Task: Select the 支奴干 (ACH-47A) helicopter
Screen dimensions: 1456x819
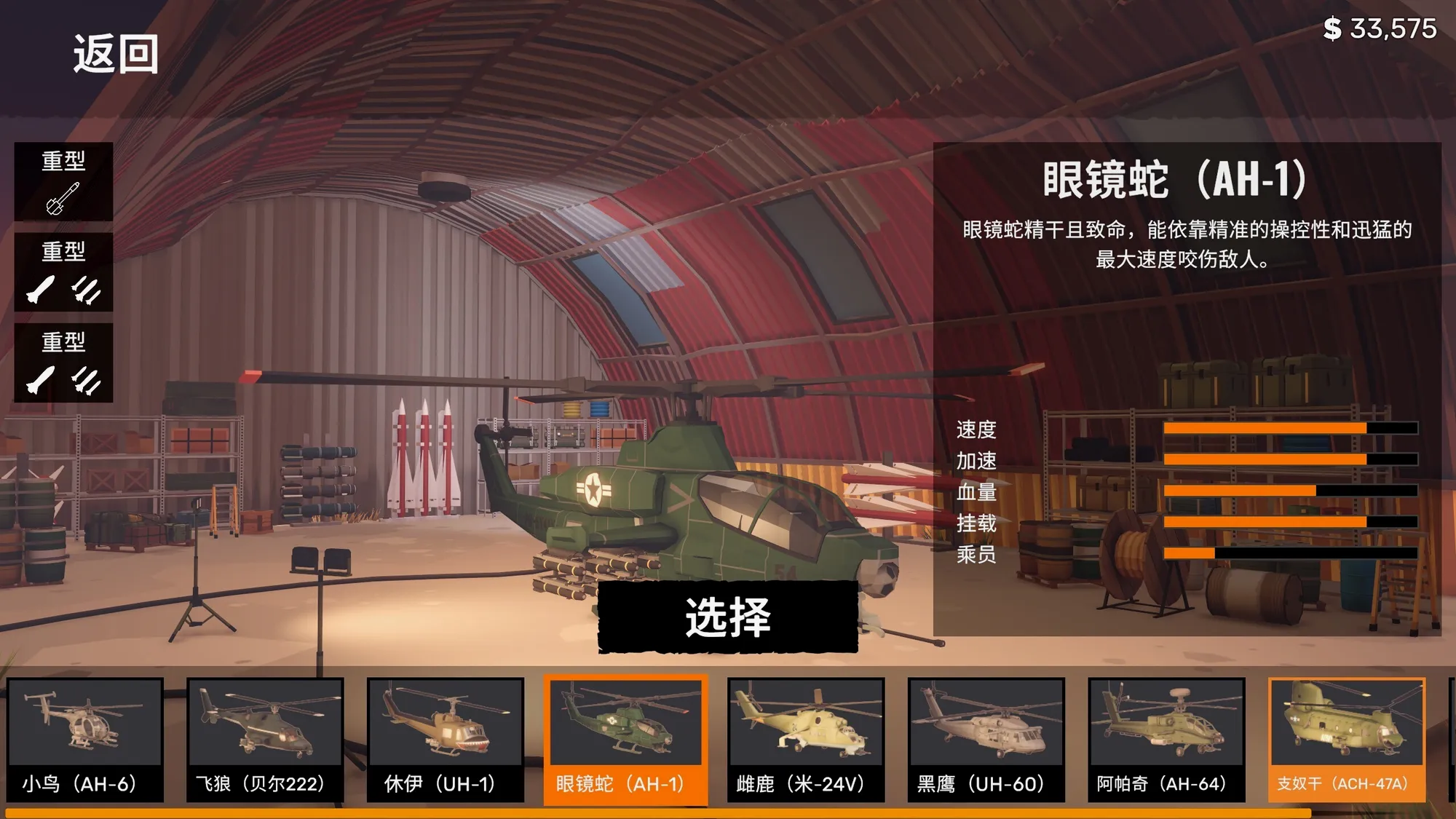Action: tap(1346, 739)
